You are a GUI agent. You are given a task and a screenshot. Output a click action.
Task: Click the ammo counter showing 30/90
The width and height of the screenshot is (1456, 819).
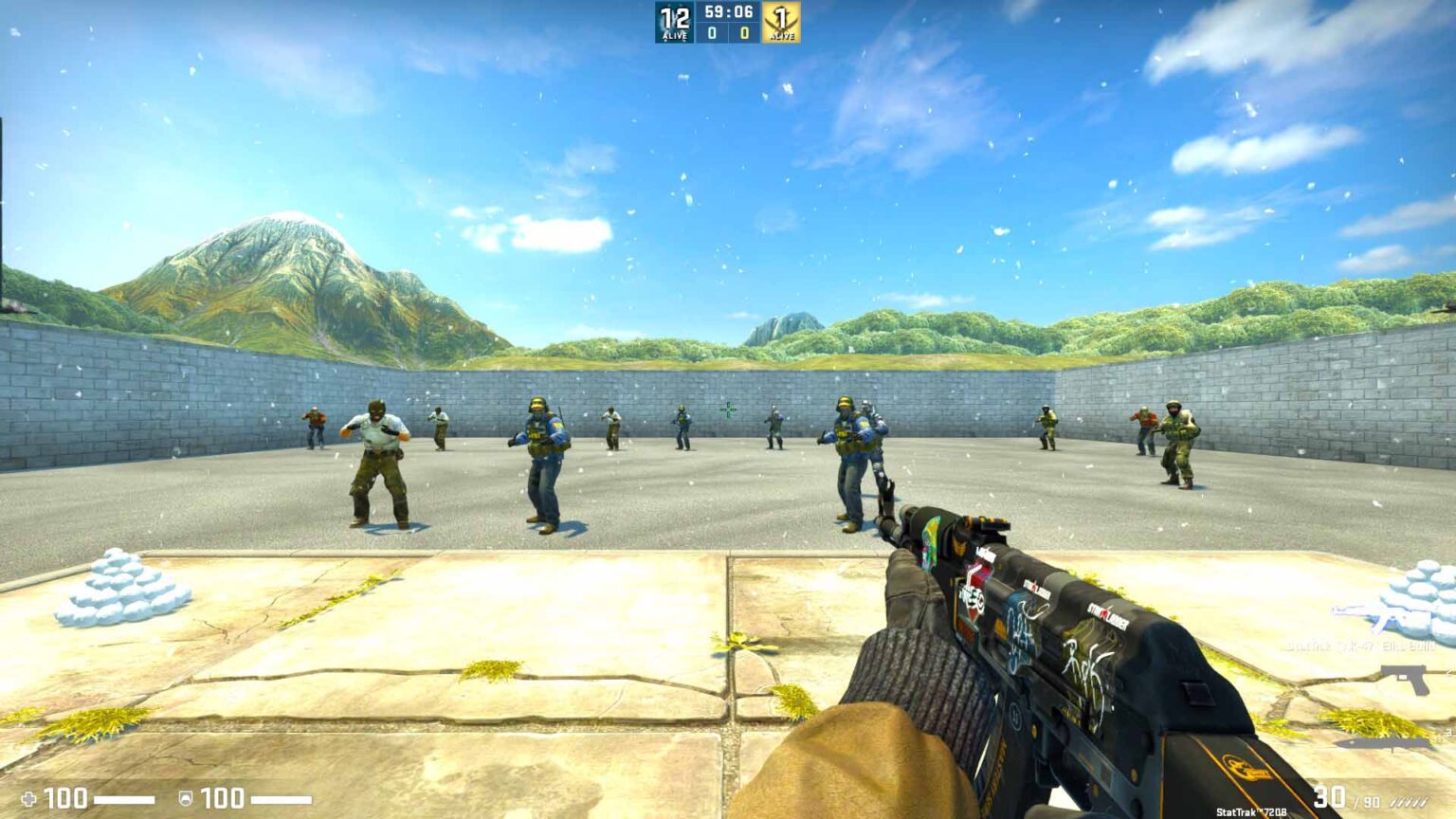[1344, 799]
